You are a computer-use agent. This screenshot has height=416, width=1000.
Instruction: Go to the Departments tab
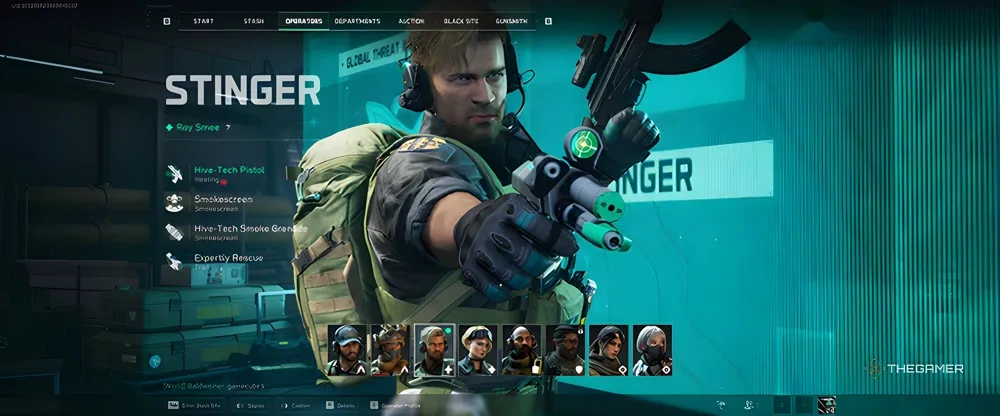click(357, 20)
